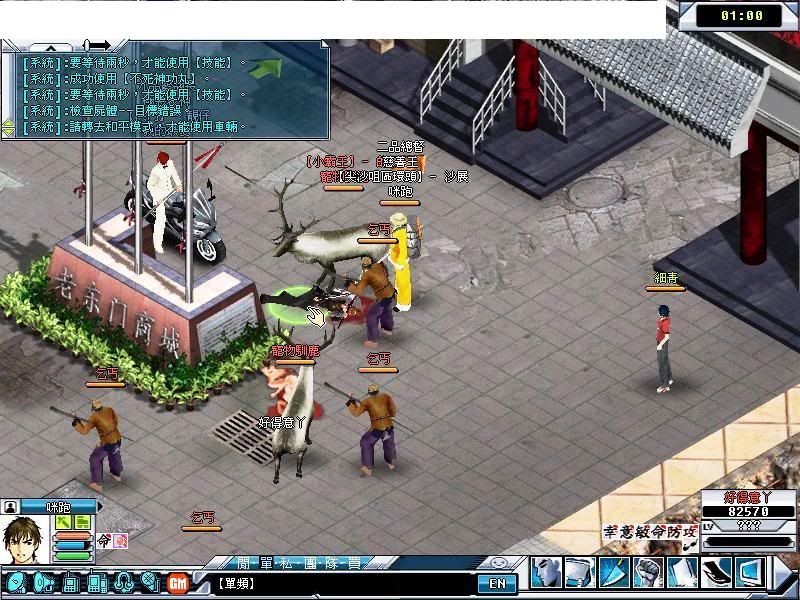
Task: Click the satellite dish icon
Action: [x=16, y=582]
